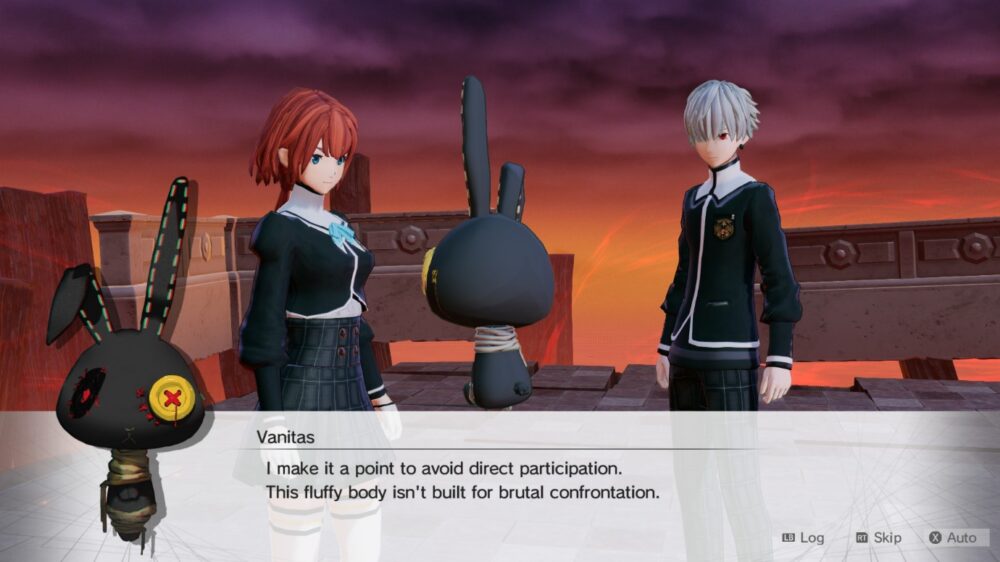Skip the current dialogue scene
Screen dimensions: 1000x562
878,538
